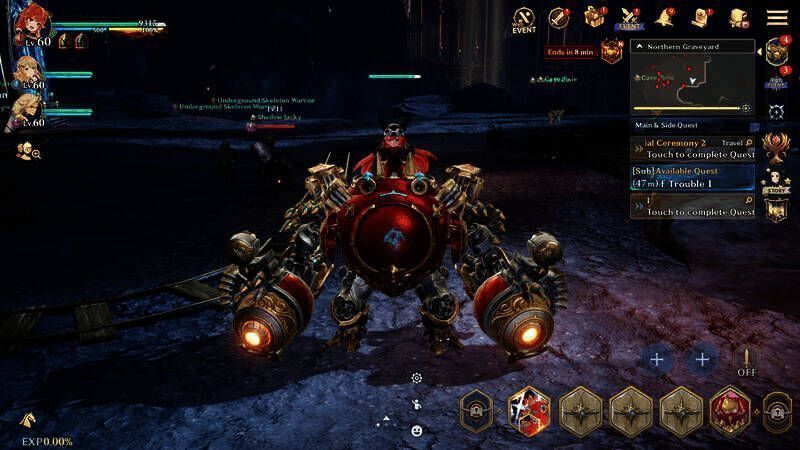The width and height of the screenshot is (800, 450).
Task: Open the crossed swords Event icon
Action: [630, 18]
